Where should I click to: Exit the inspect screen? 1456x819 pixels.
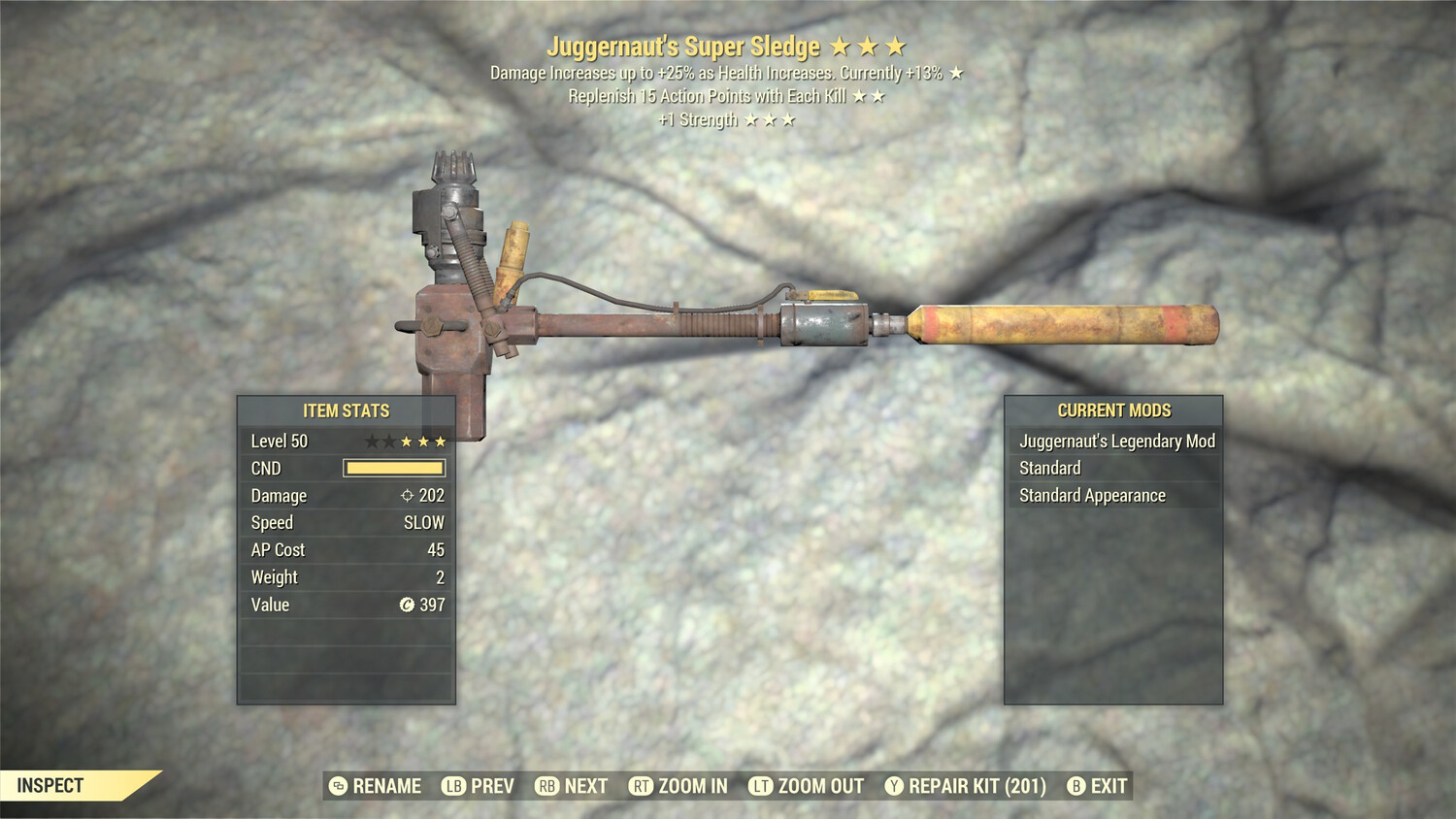[1098, 786]
